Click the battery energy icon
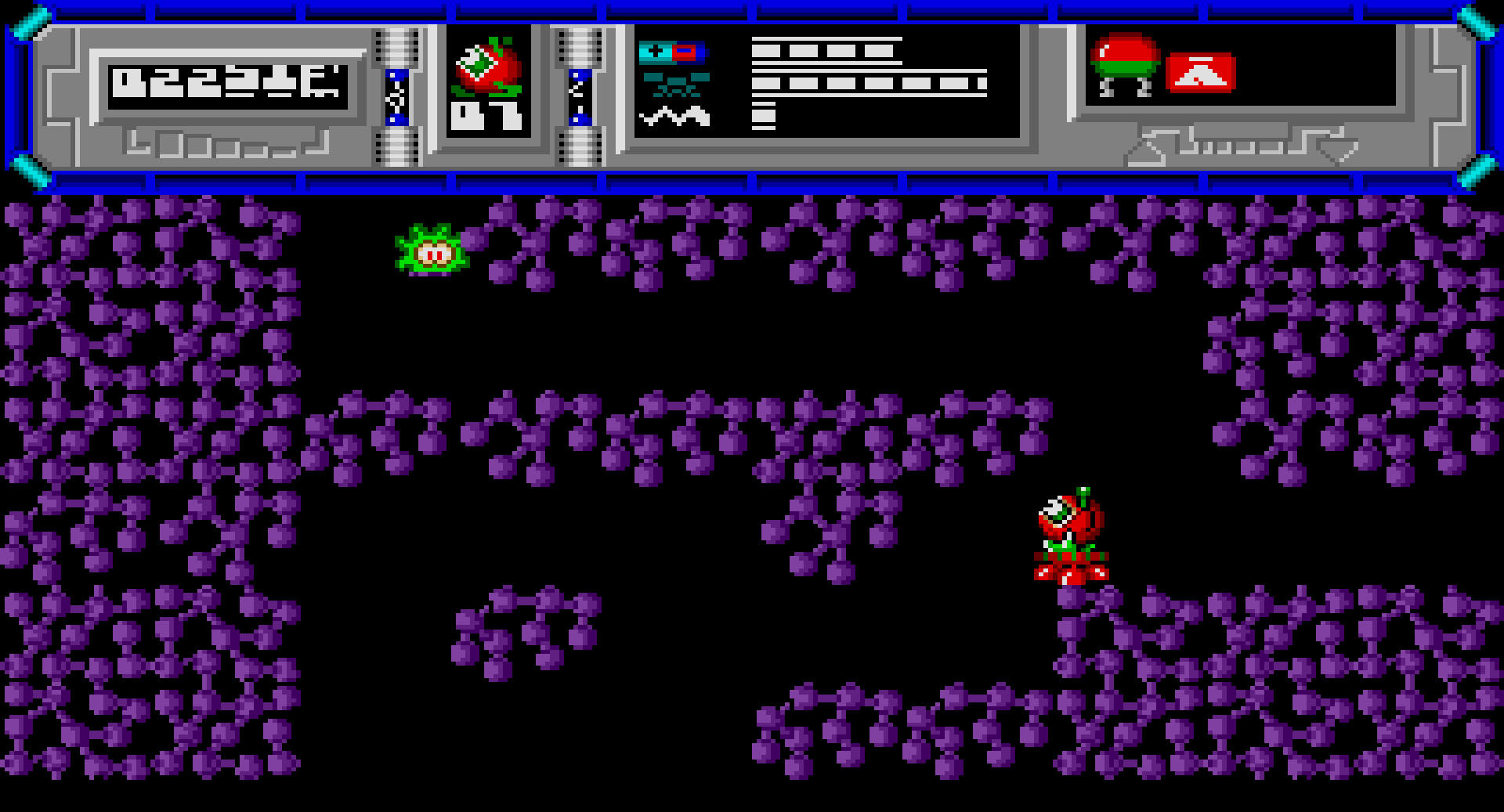Viewport: 1504px width, 812px height. (671, 52)
